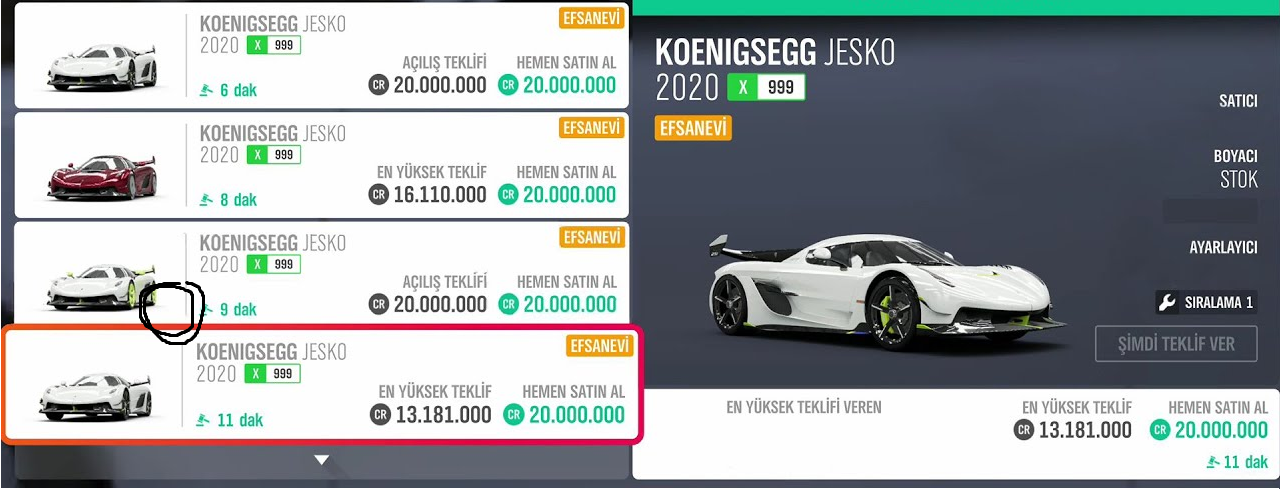Select the Jesko listing with 6 dak left
This screenshot has height=489, width=1280.
tap(320, 56)
